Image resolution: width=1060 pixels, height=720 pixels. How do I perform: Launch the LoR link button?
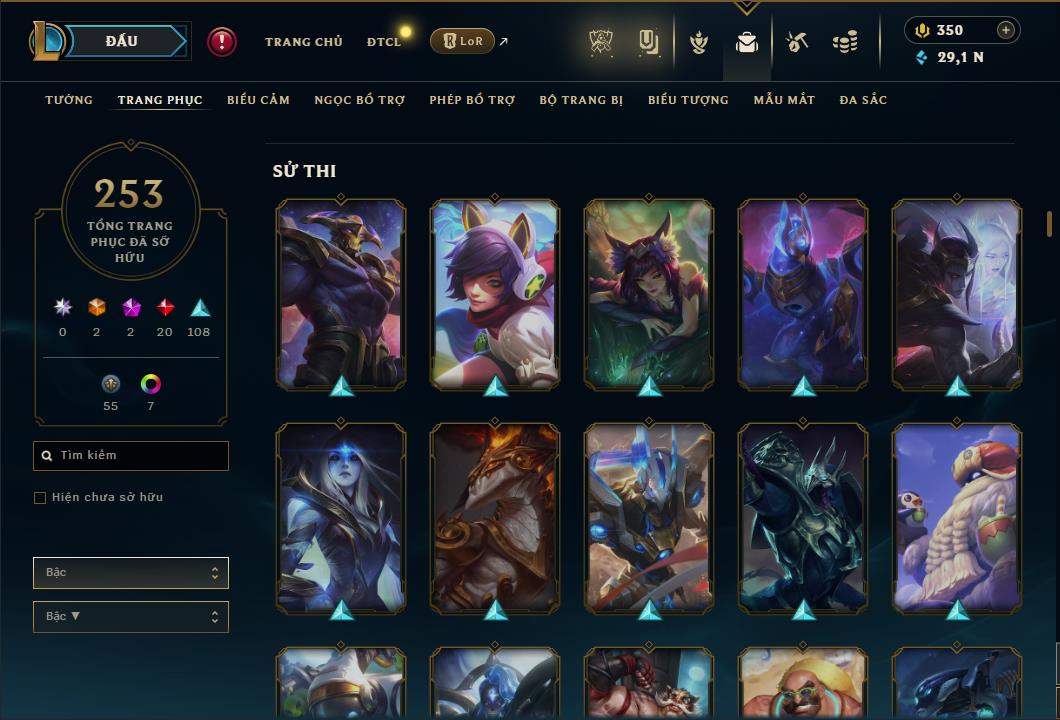(462, 41)
